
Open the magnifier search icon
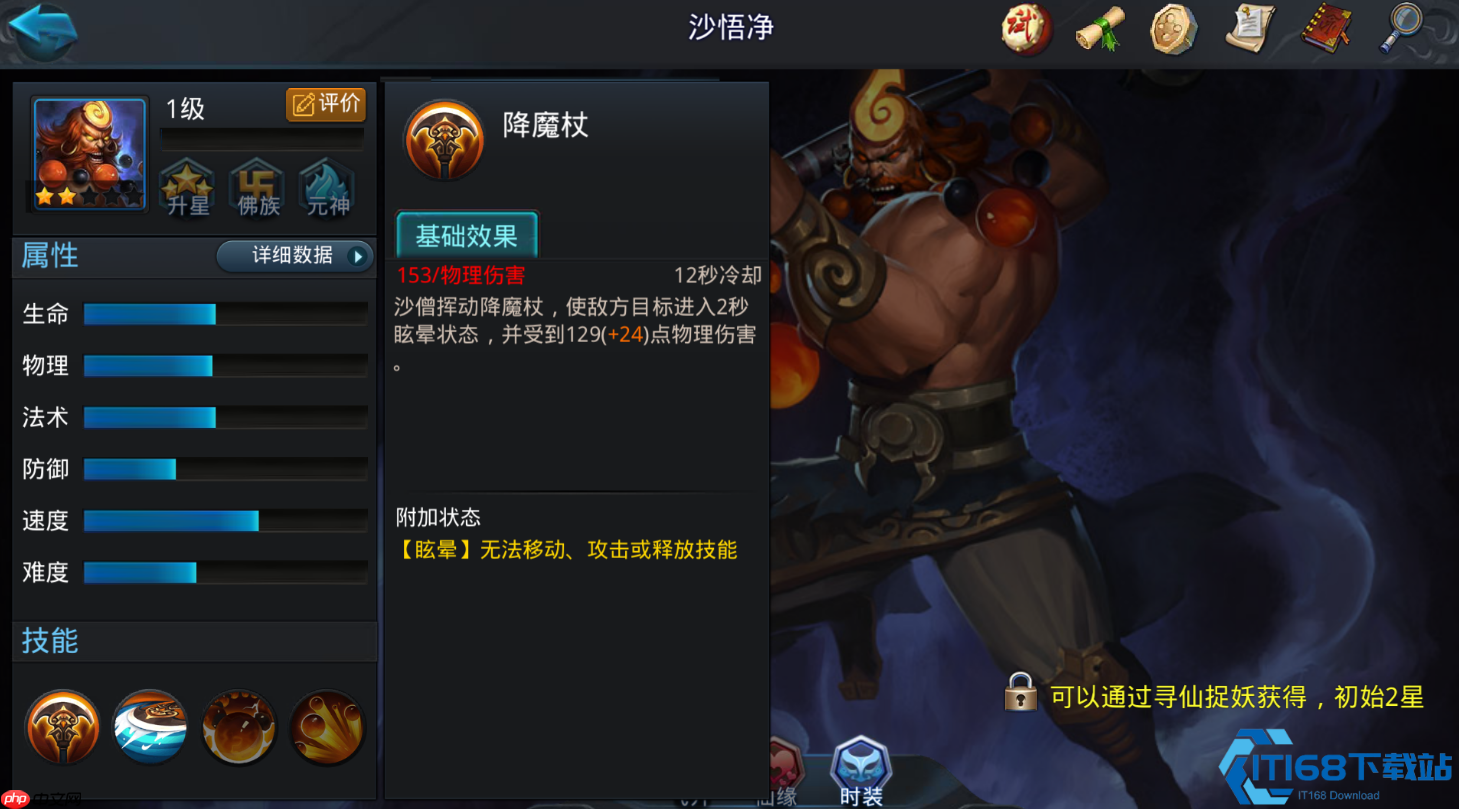coord(1400,30)
